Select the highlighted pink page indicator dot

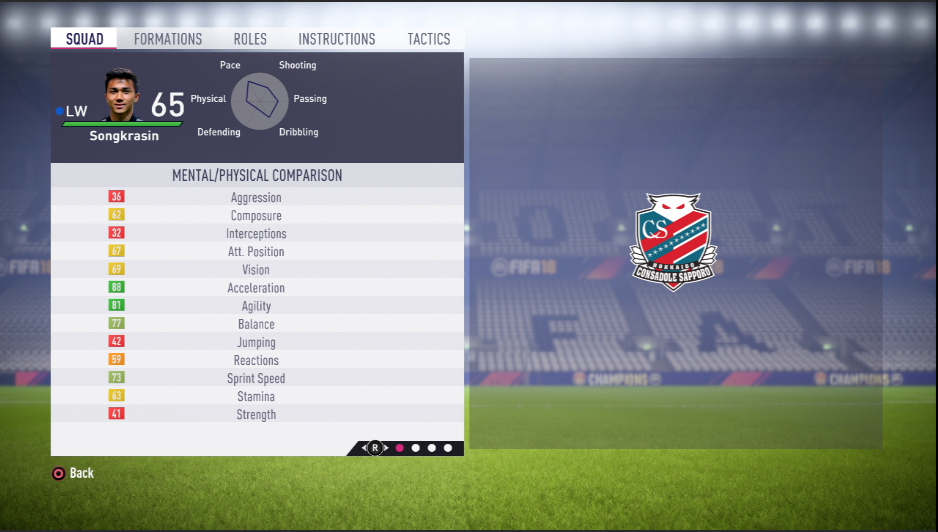(x=400, y=448)
